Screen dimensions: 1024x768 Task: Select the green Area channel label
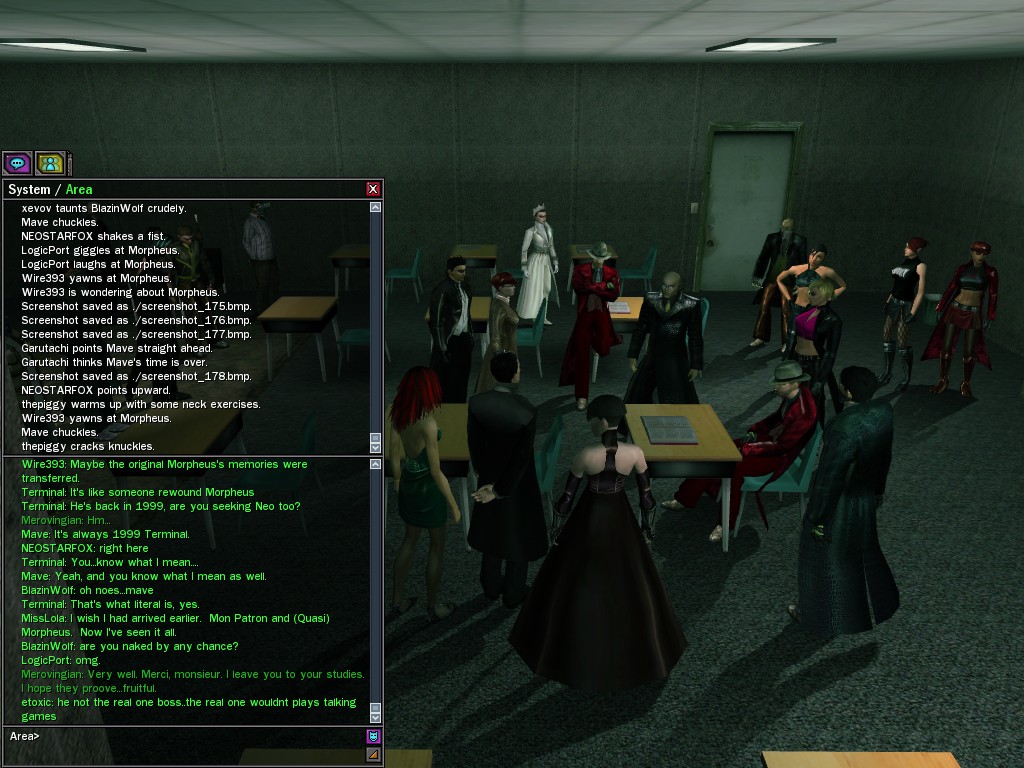pos(79,189)
